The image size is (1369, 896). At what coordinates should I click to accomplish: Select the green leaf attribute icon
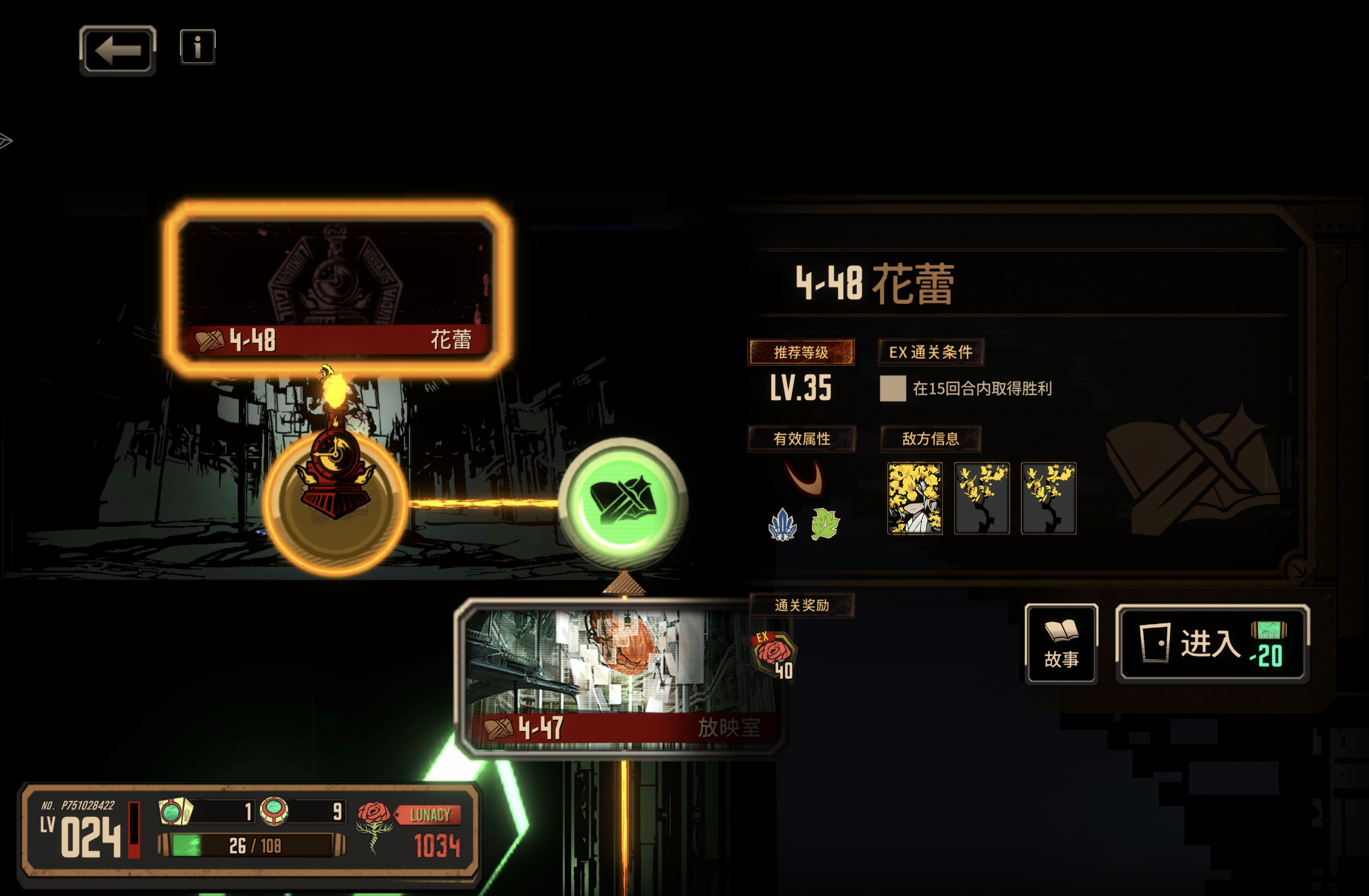pyautogui.click(x=825, y=524)
